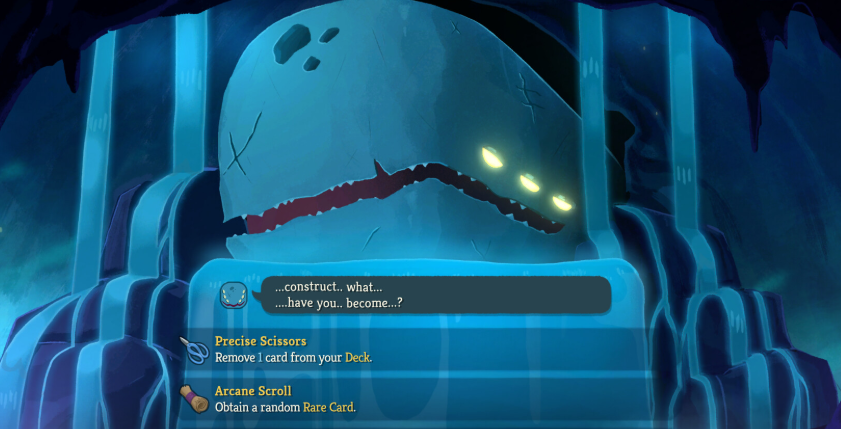Select the Arcane Scroll reward
This screenshot has height=429, width=841.
(400, 398)
